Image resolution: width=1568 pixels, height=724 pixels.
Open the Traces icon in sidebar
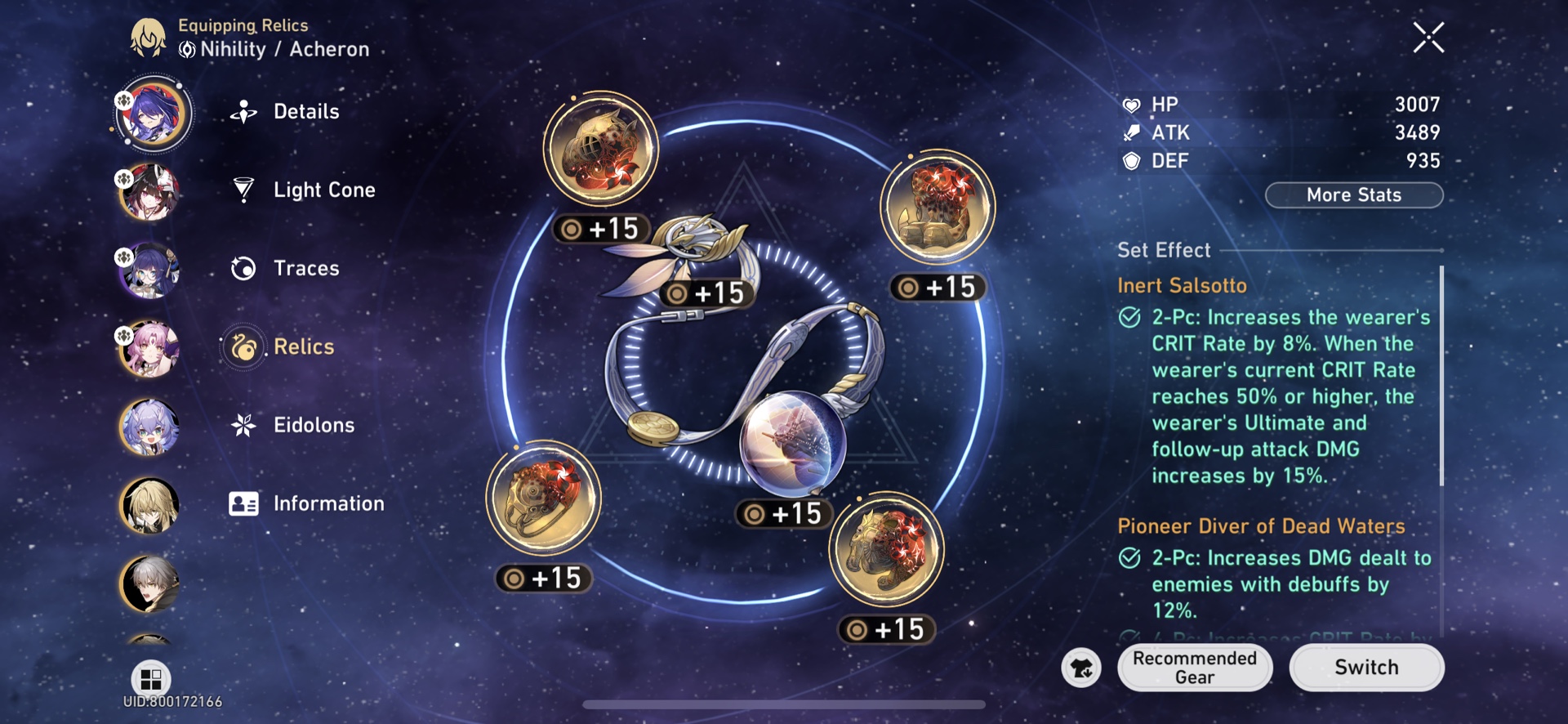point(243,267)
